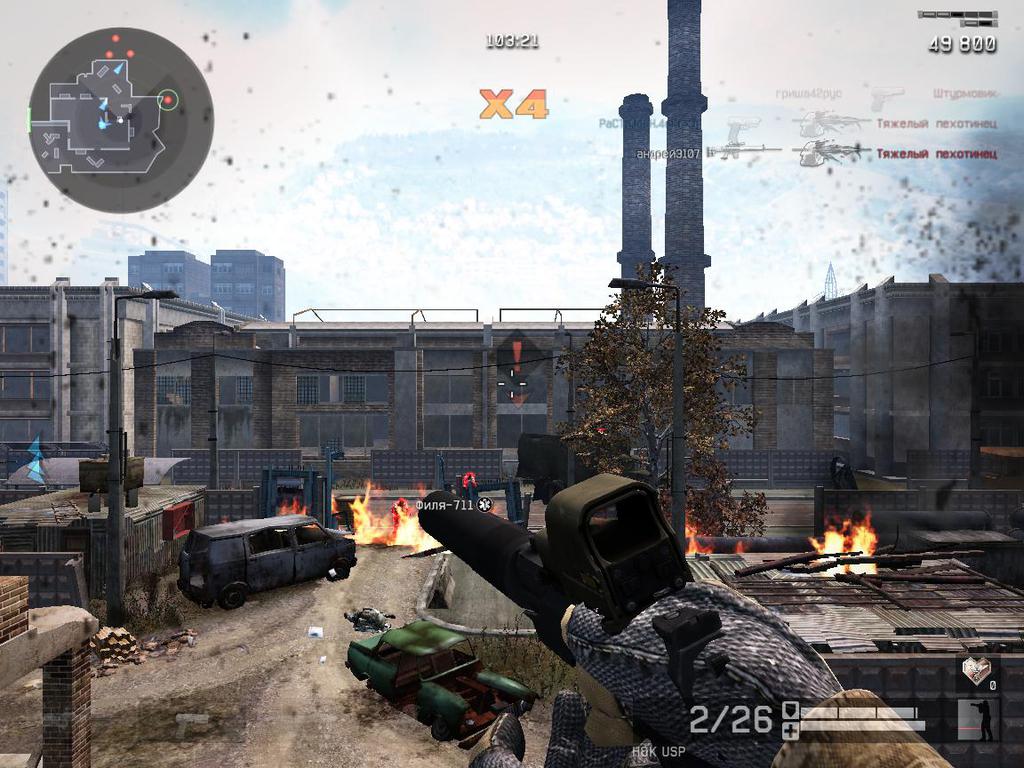Select the green-circled red enemy dot on minimap
The image size is (1024, 768).
168,99
